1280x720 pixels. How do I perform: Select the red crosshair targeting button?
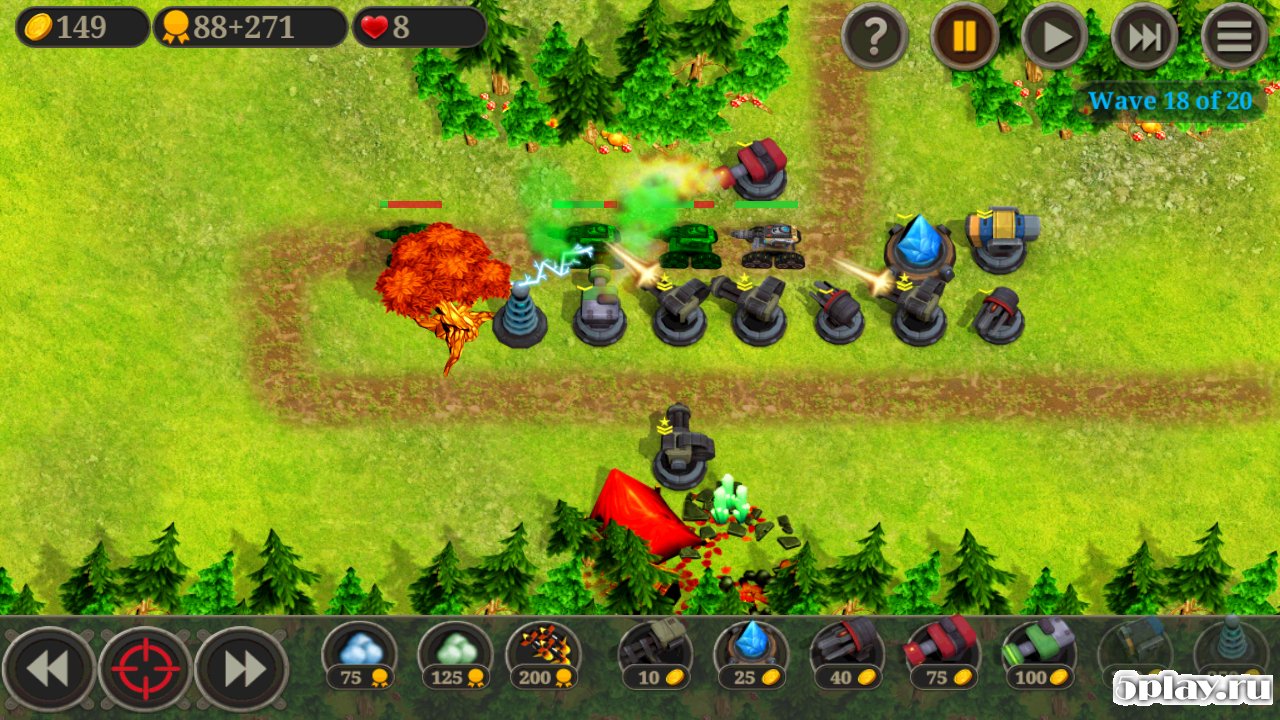(x=145, y=669)
